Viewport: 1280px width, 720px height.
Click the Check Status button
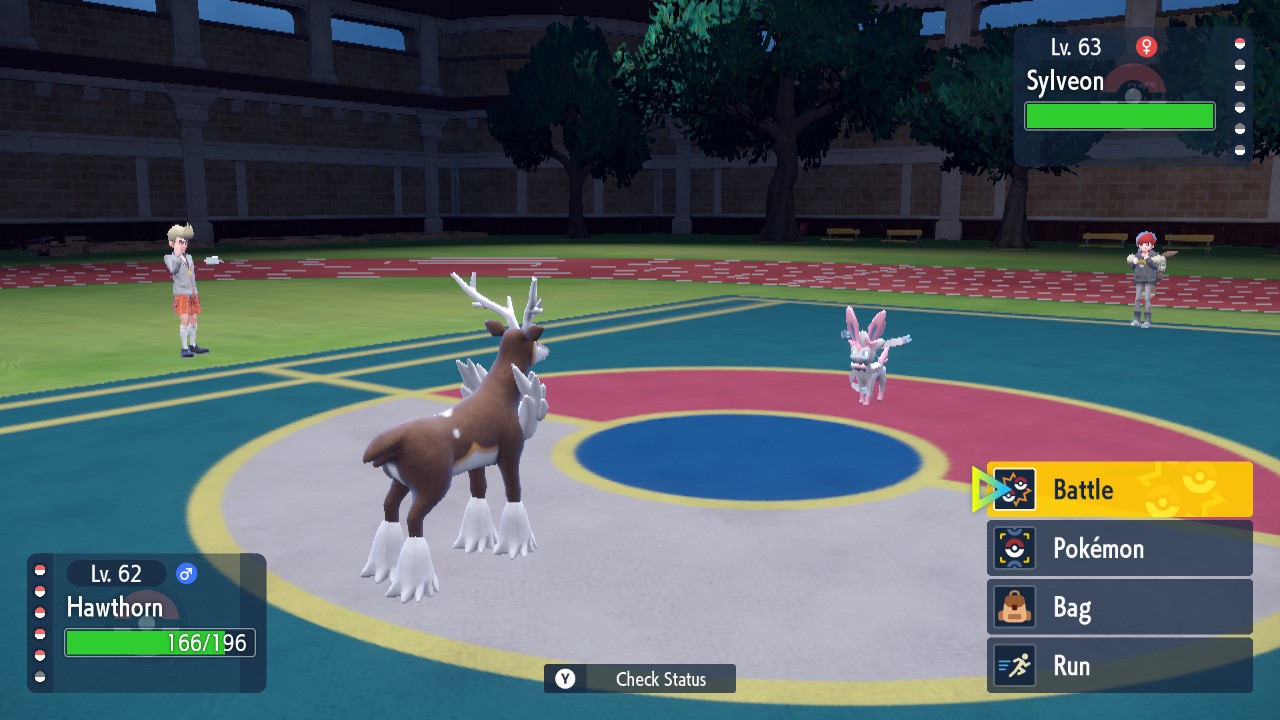[x=640, y=679]
